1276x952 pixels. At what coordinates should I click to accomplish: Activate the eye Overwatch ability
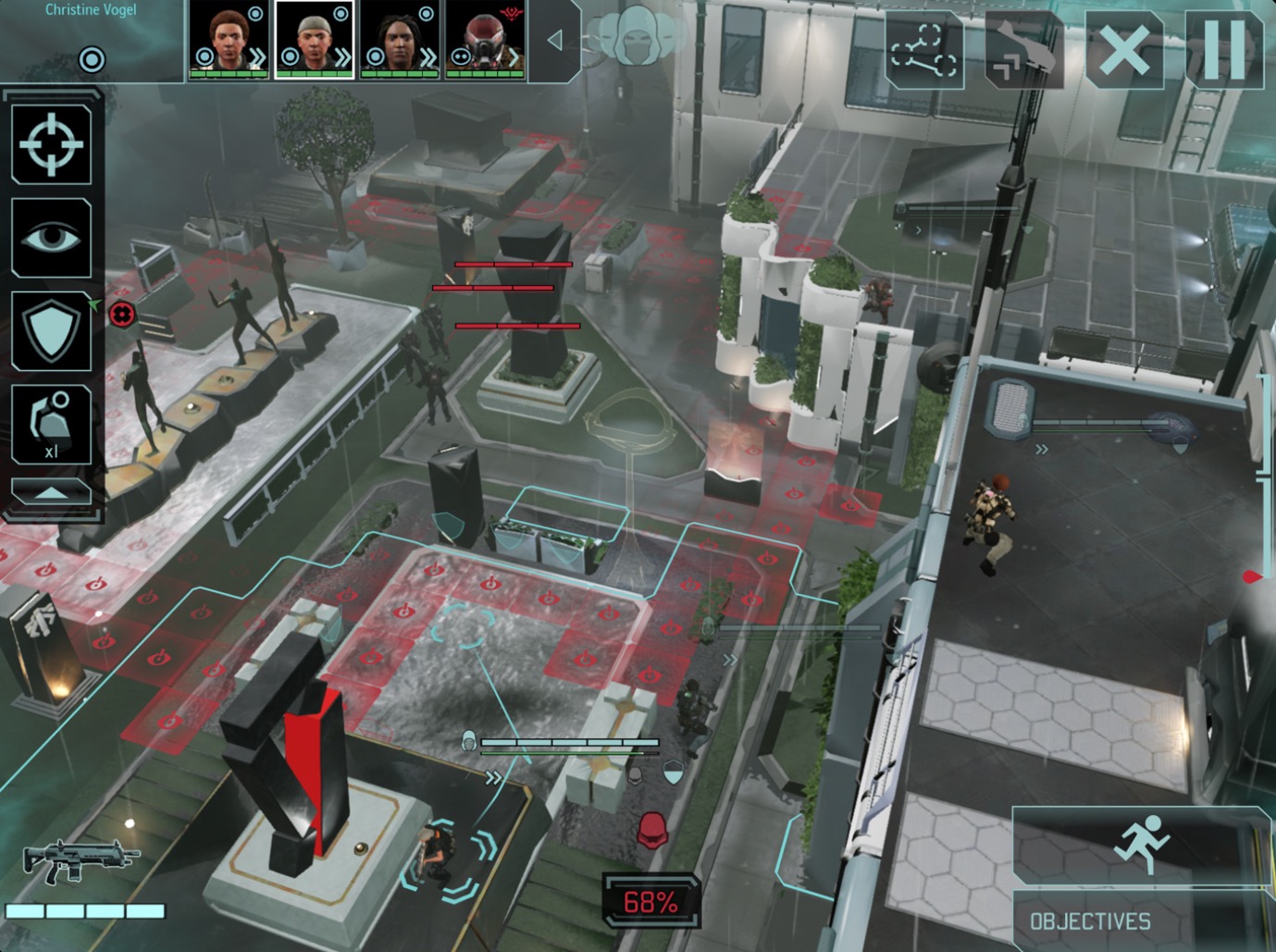52,238
